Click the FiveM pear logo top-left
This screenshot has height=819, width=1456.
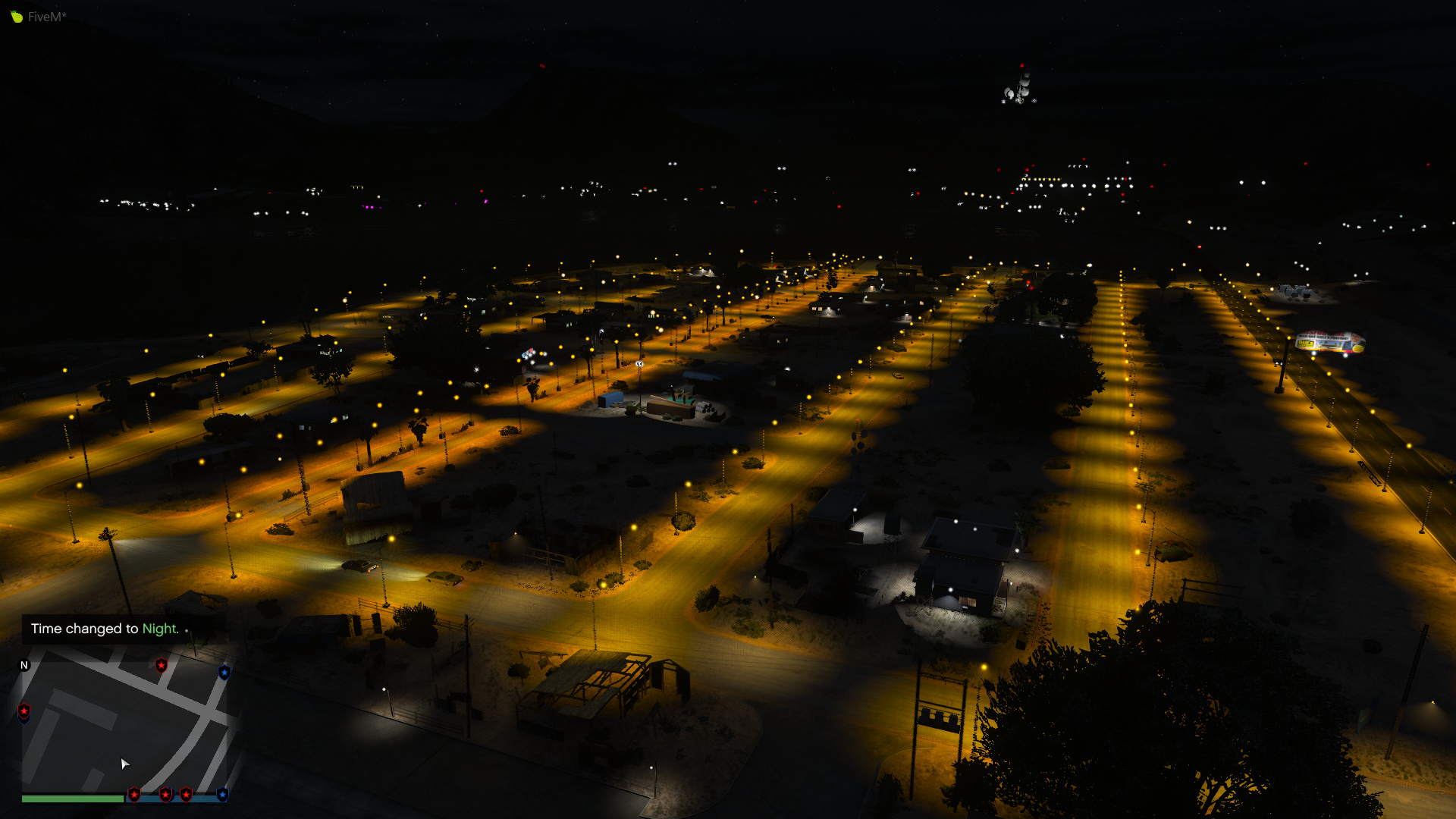[x=15, y=15]
